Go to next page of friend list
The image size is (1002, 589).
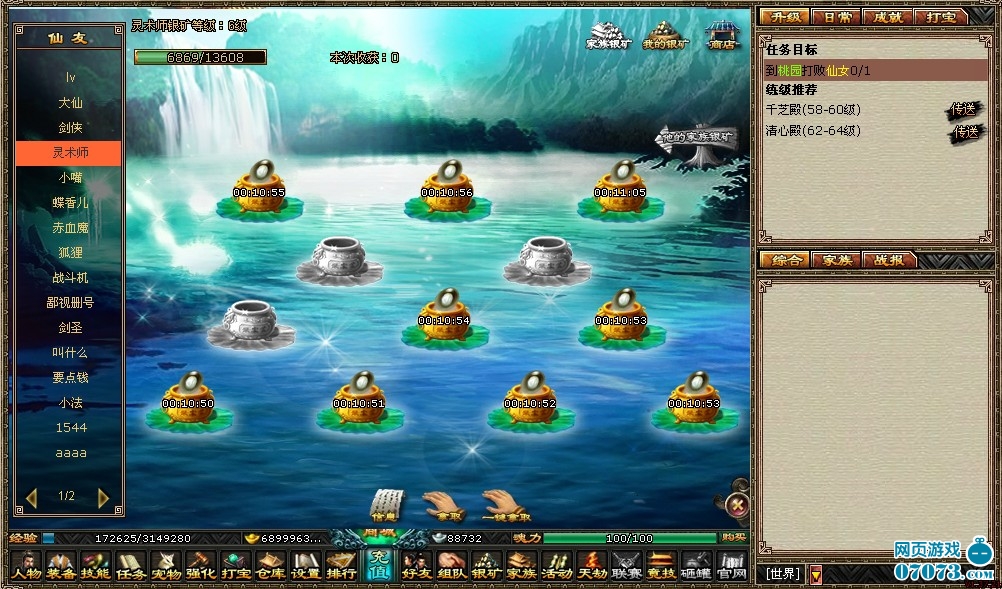pyautogui.click(x=103, y=497)
